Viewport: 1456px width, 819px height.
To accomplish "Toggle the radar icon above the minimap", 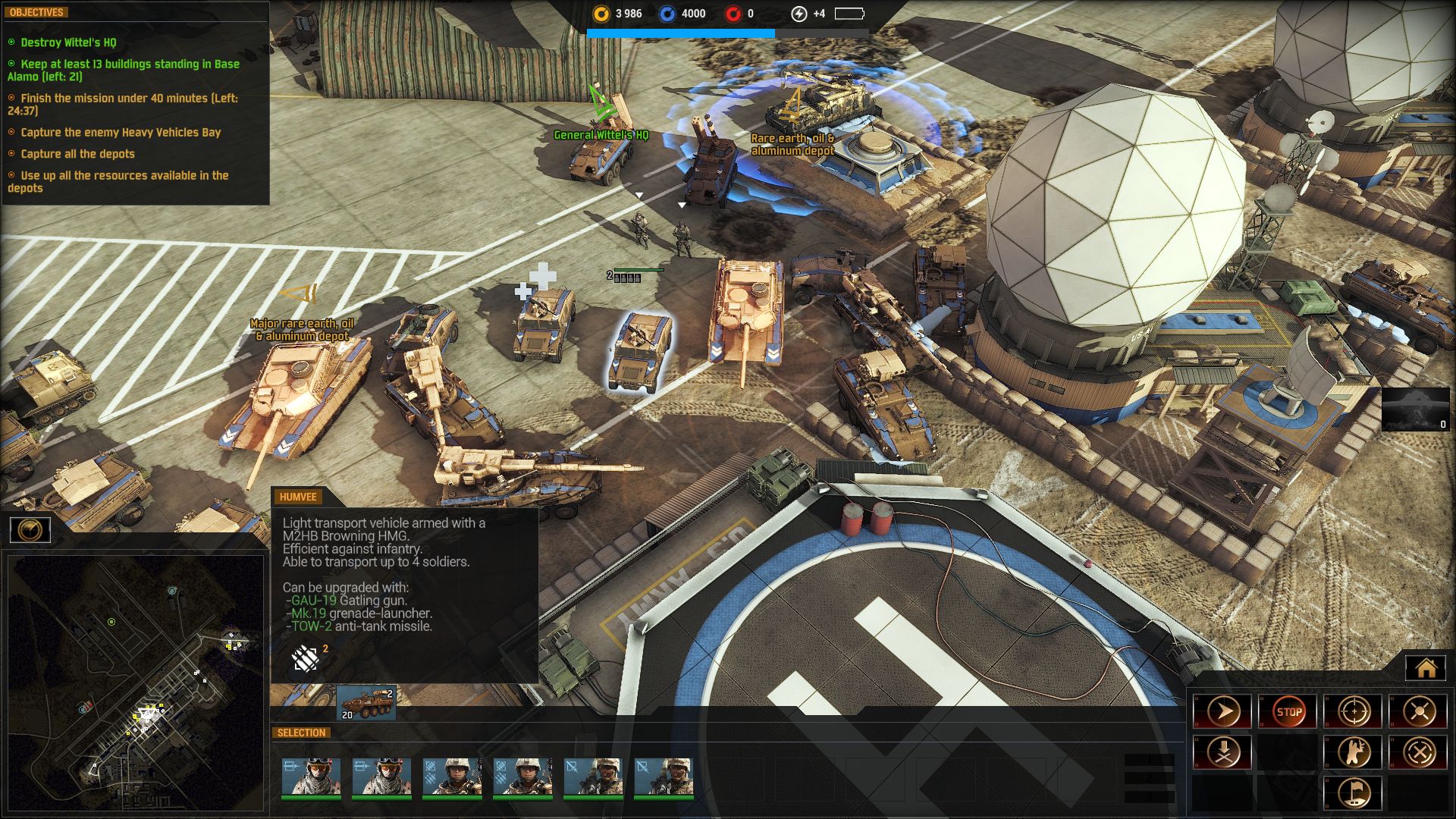I will click(30, 529).
